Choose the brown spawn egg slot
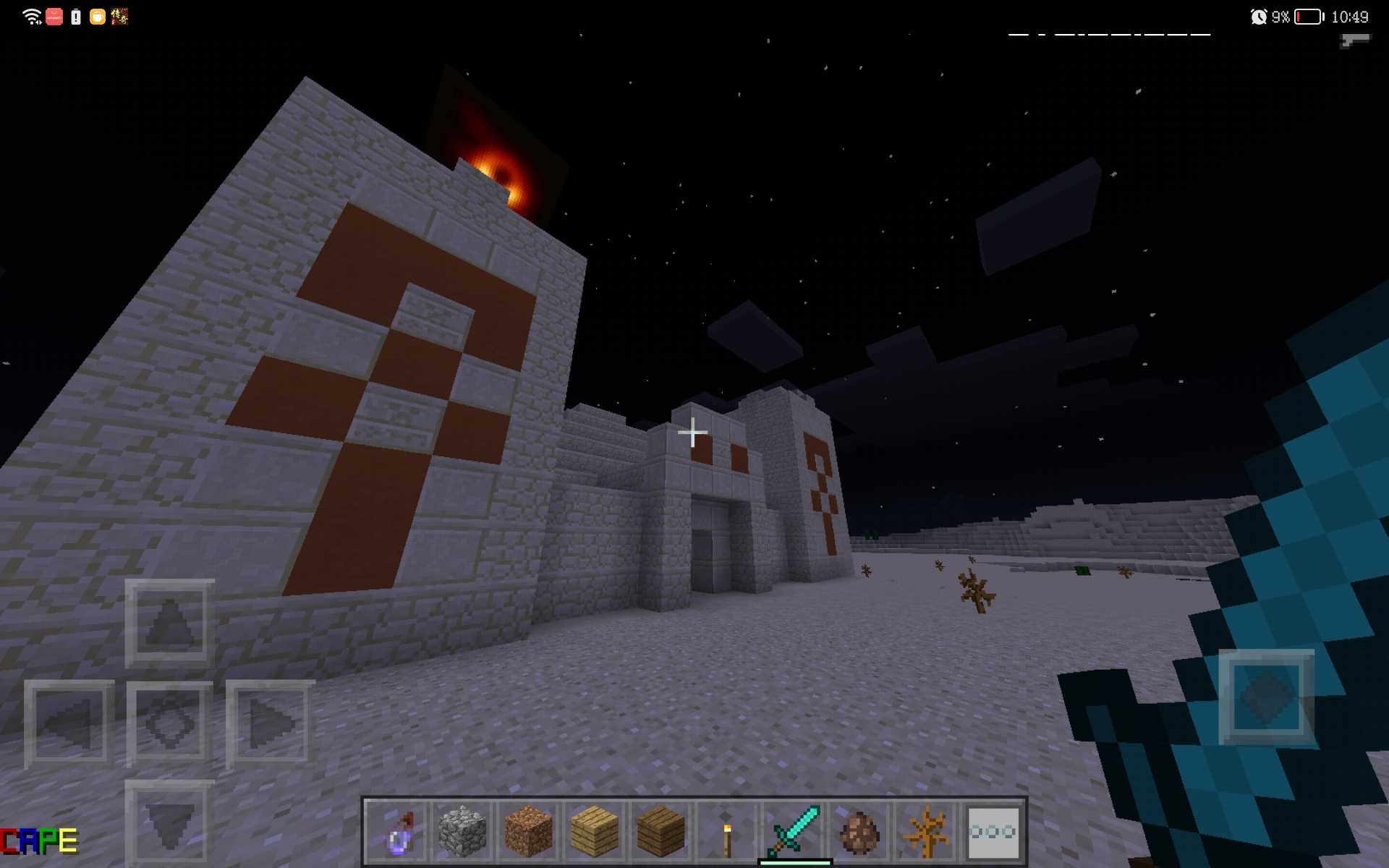1389x868 pixels. tap(859, 832)
